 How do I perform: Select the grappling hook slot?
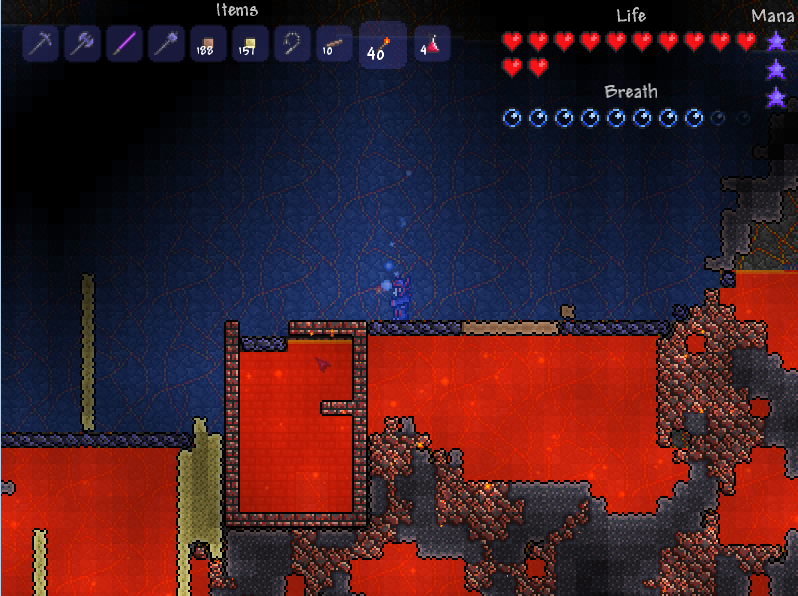pos(292,44)
